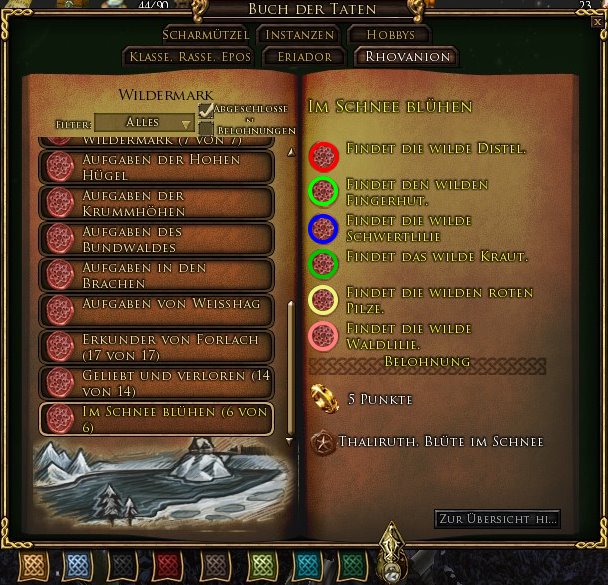Toggle the Abgeschlossen checkbox
Image resolution: width=608 pixels, height=585 pixels.
click(206, 110)
